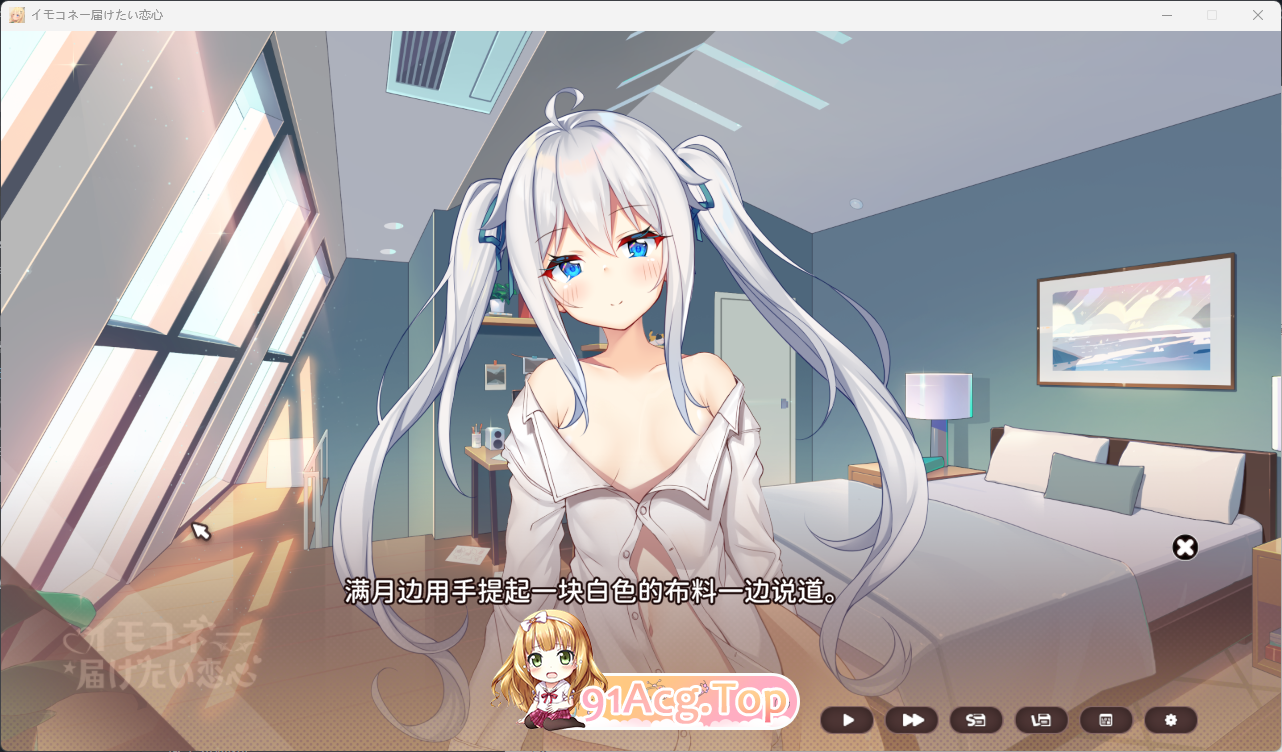Click the minimize icon on the title bar
Viewport: 1282px width, 752px height.
click(1166, 14)
